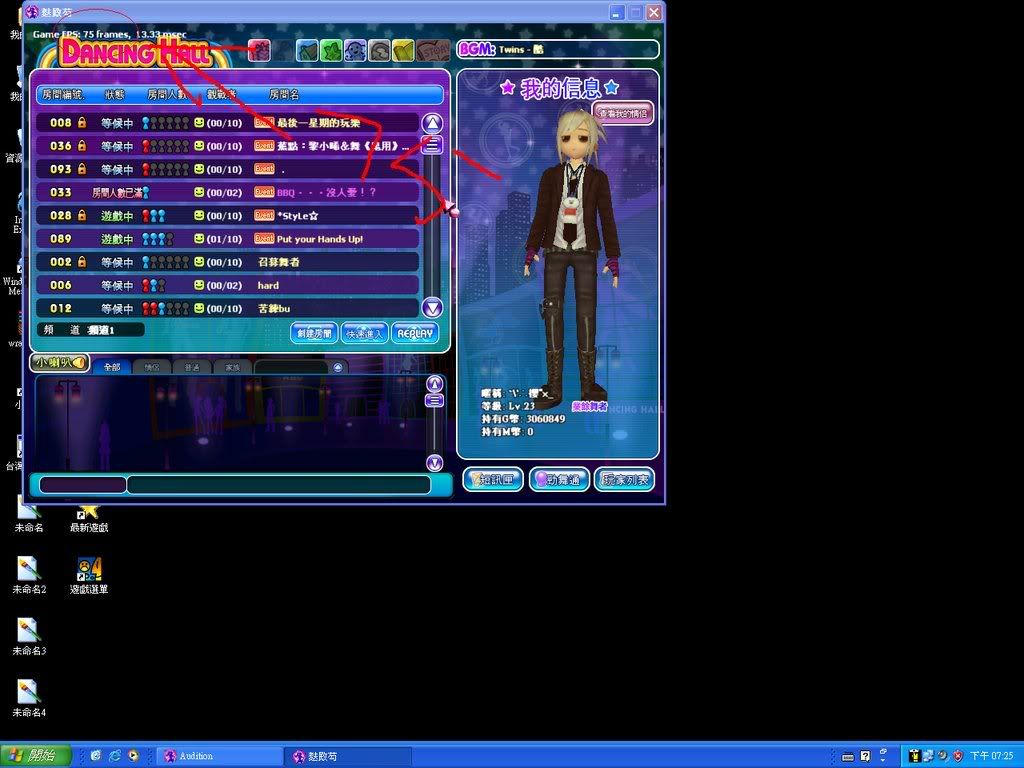Click the 創建房間 create room button
1024x768 pixels.
click(313, 333)
